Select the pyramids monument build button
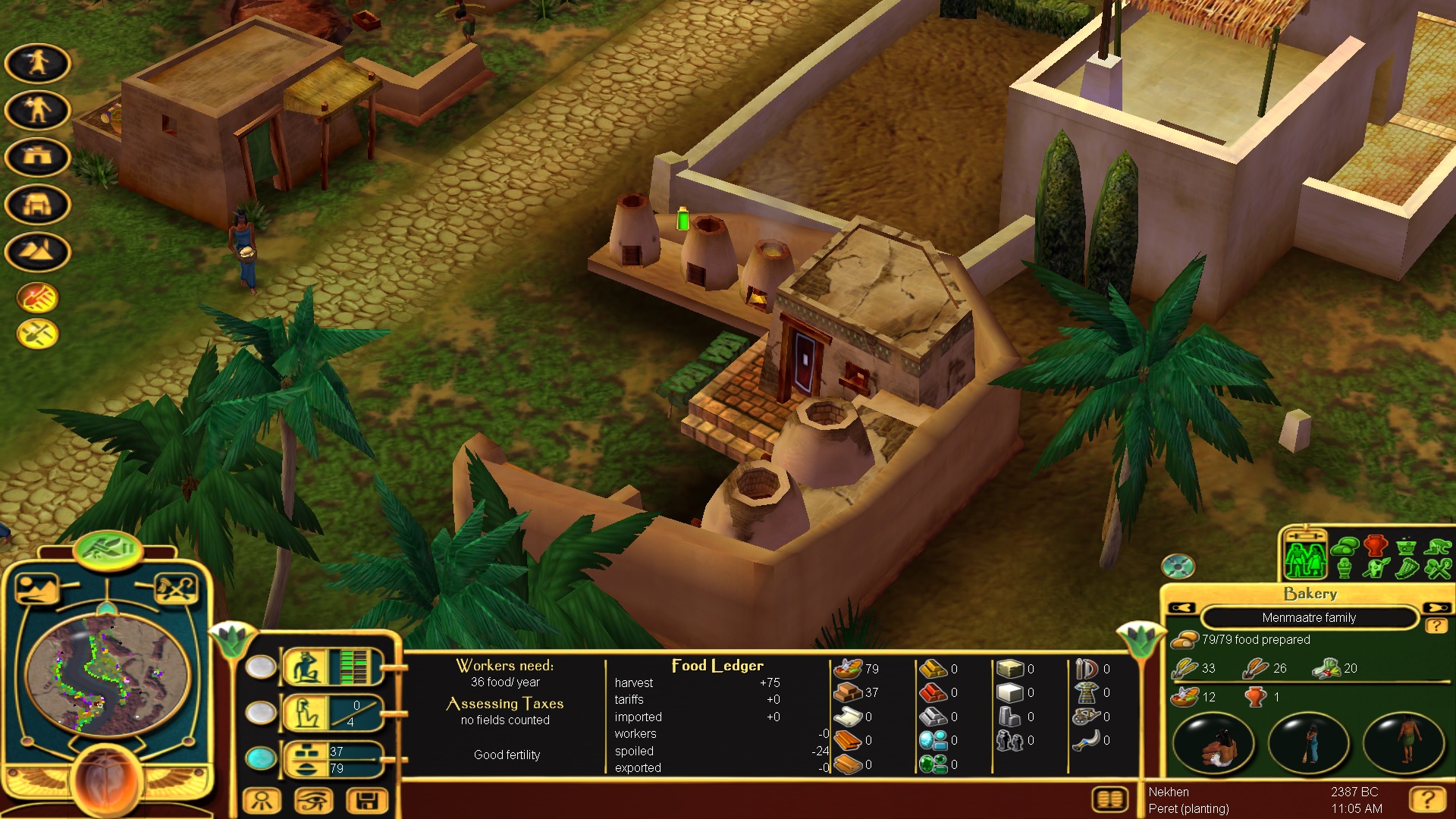Image resolution: width=1456 pixels, height=819 pixels. 37,251
